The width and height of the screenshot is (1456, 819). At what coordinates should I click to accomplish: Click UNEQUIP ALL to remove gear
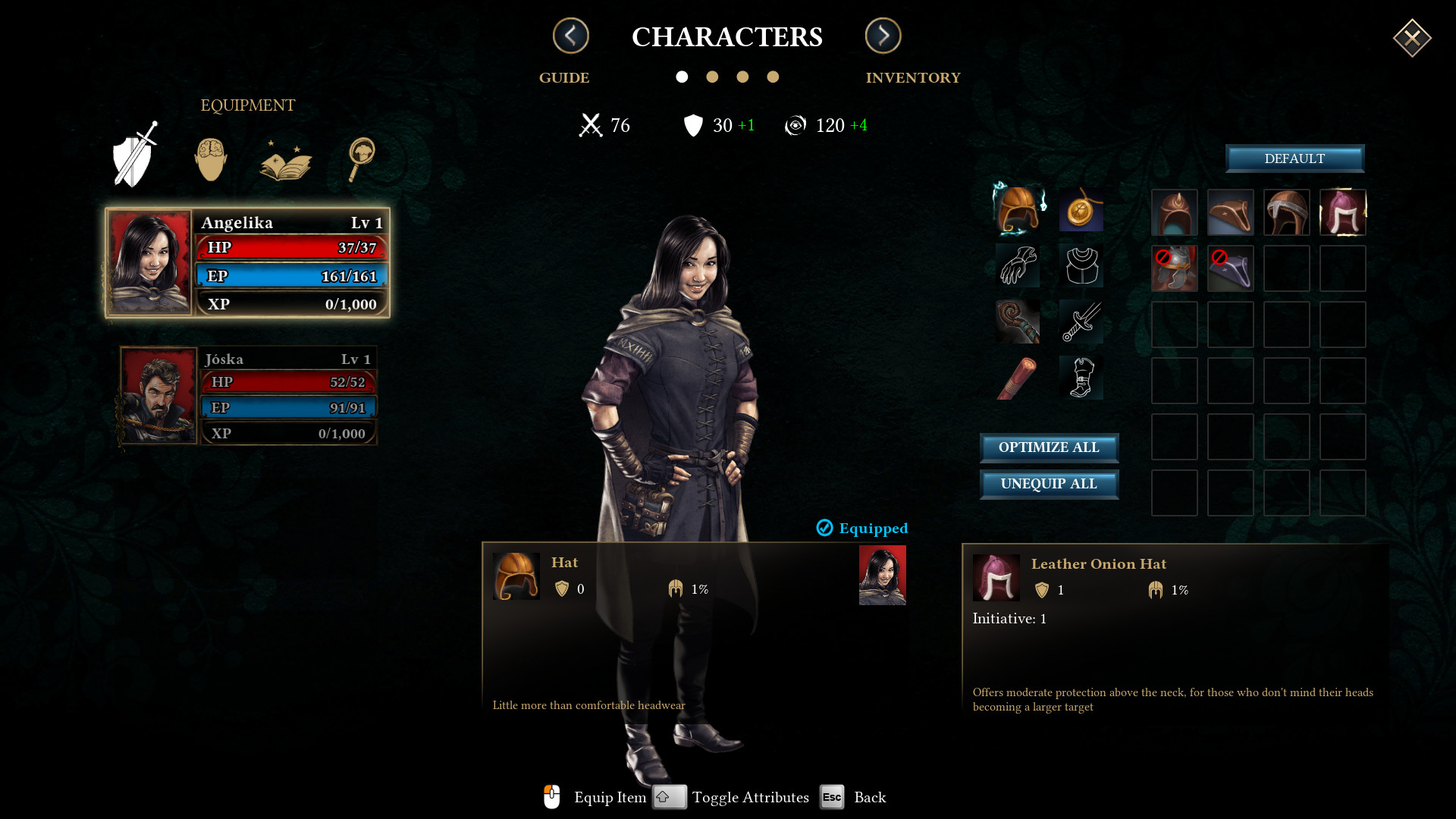(1049, 484)
